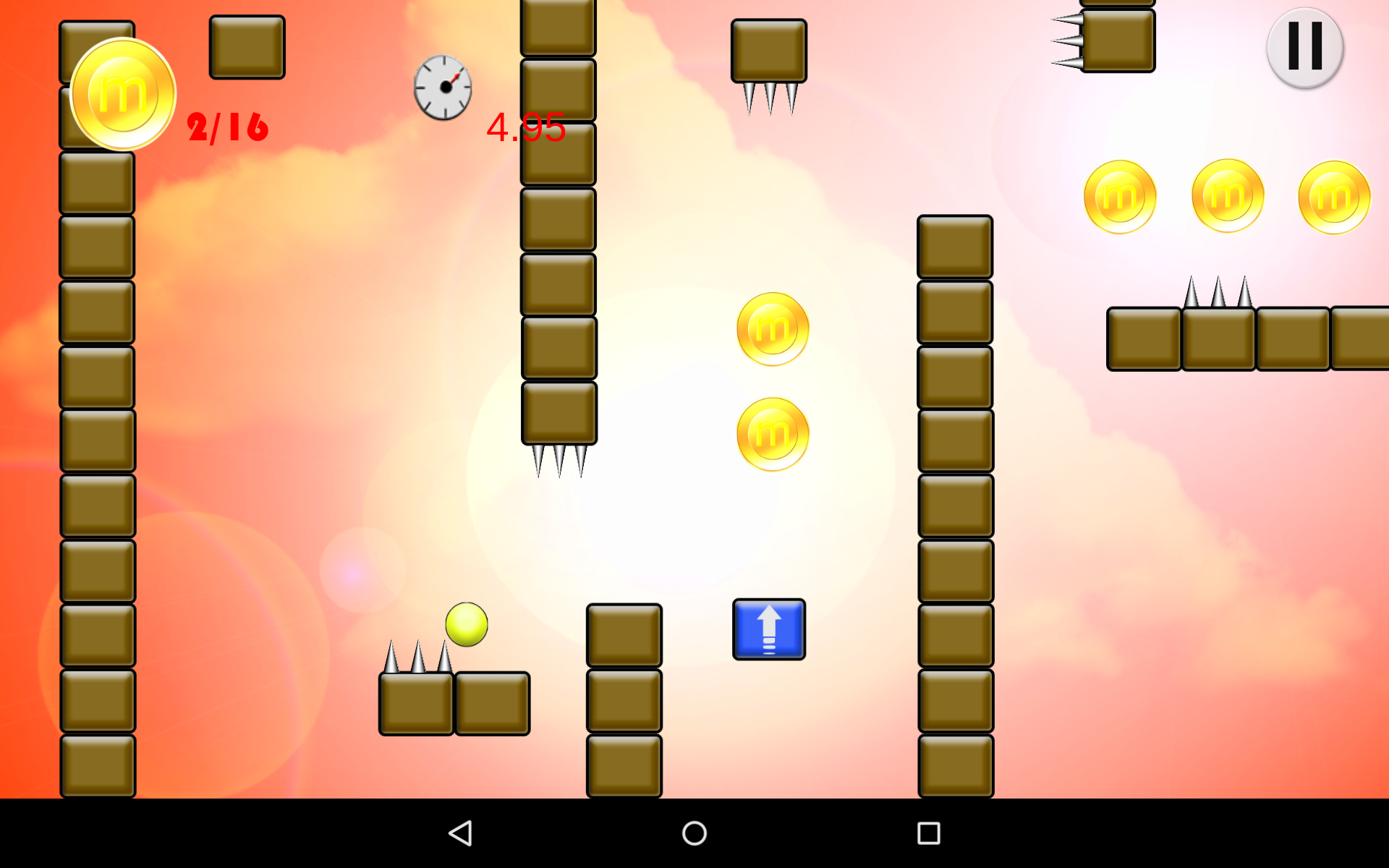This screenshot has height=868, width=1389.
Task: Collect the leftmost coin of the top-right trio
Action: (x=1120, y=195)
